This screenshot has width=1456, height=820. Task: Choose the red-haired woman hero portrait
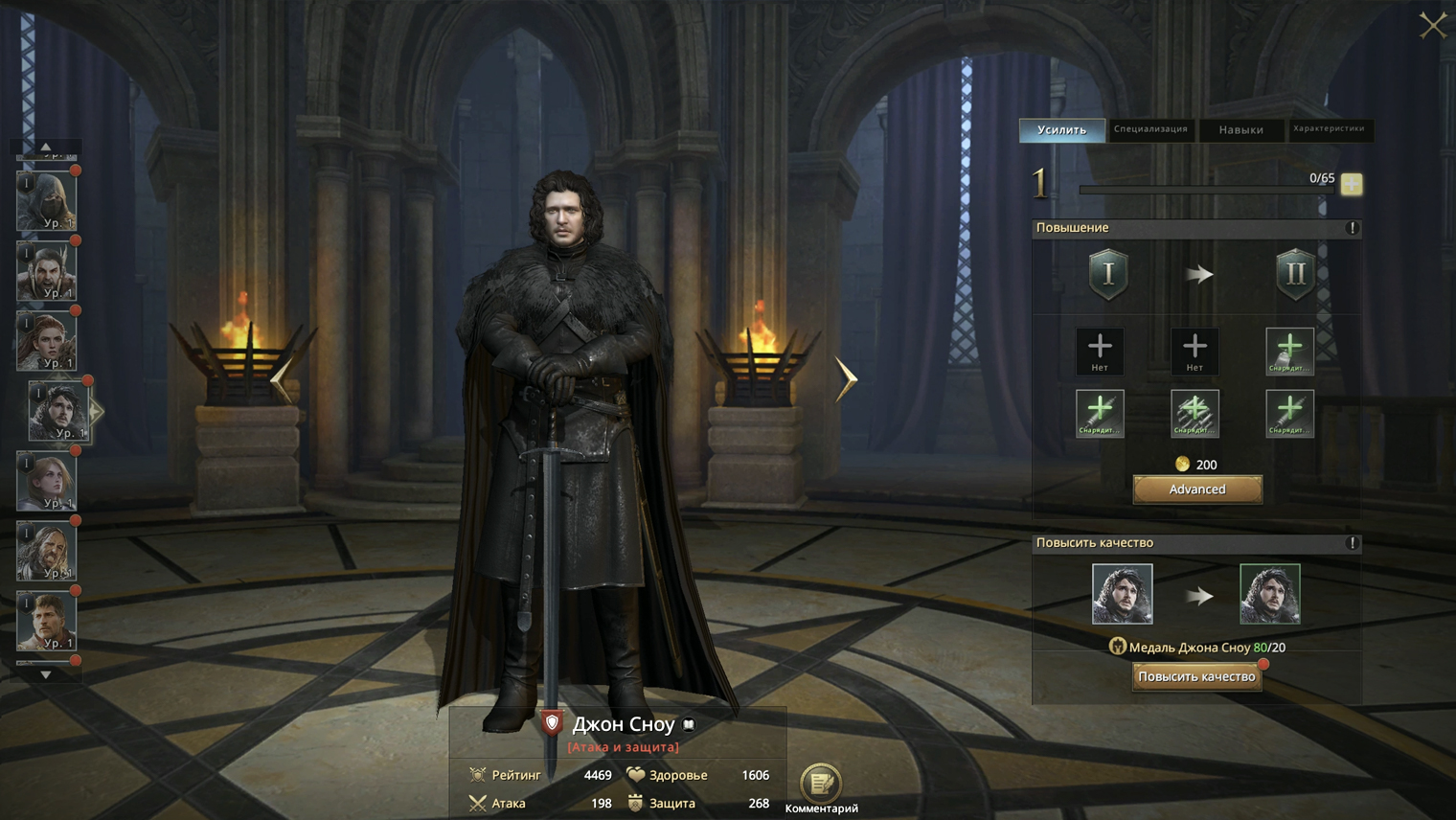tap(46, 341)
